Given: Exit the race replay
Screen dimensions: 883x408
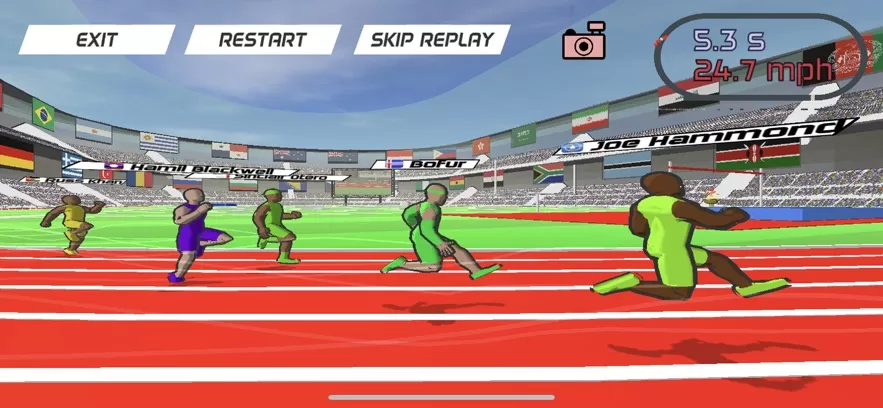Looking at the screenshot, I should (x=96, y=40).
